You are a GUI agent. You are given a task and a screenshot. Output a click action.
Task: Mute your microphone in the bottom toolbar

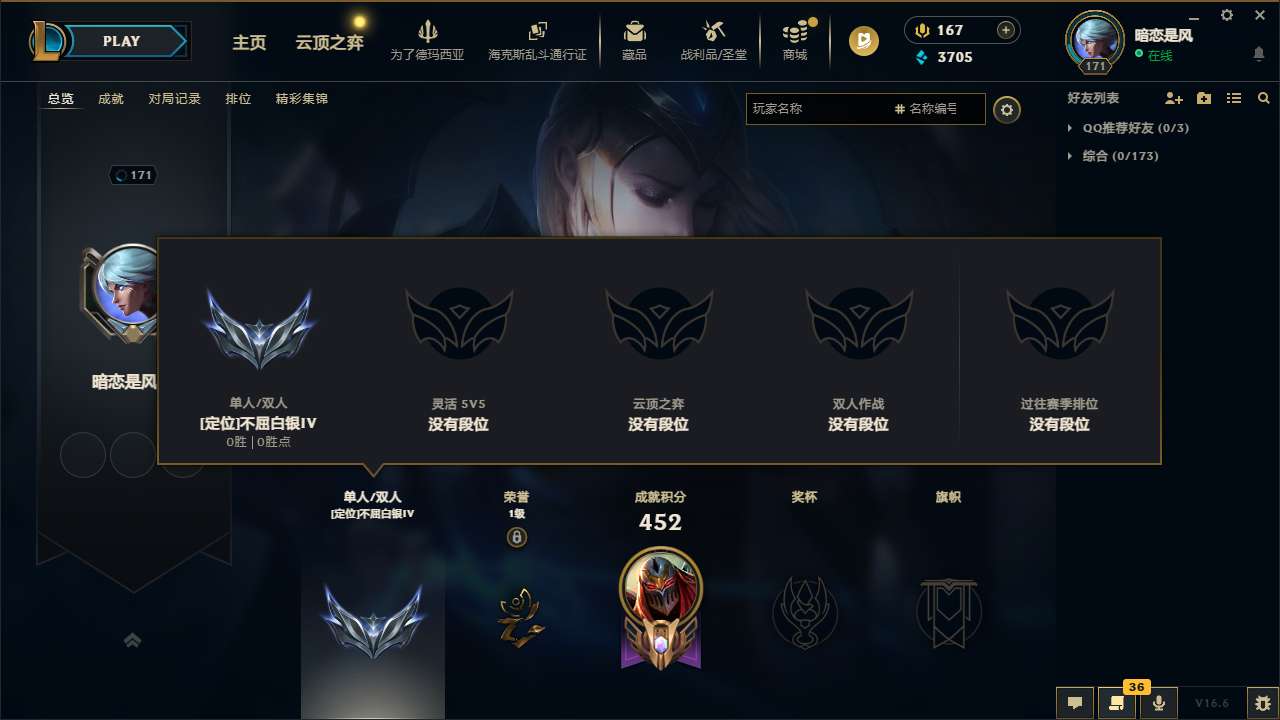click(x=1159, y=703)
